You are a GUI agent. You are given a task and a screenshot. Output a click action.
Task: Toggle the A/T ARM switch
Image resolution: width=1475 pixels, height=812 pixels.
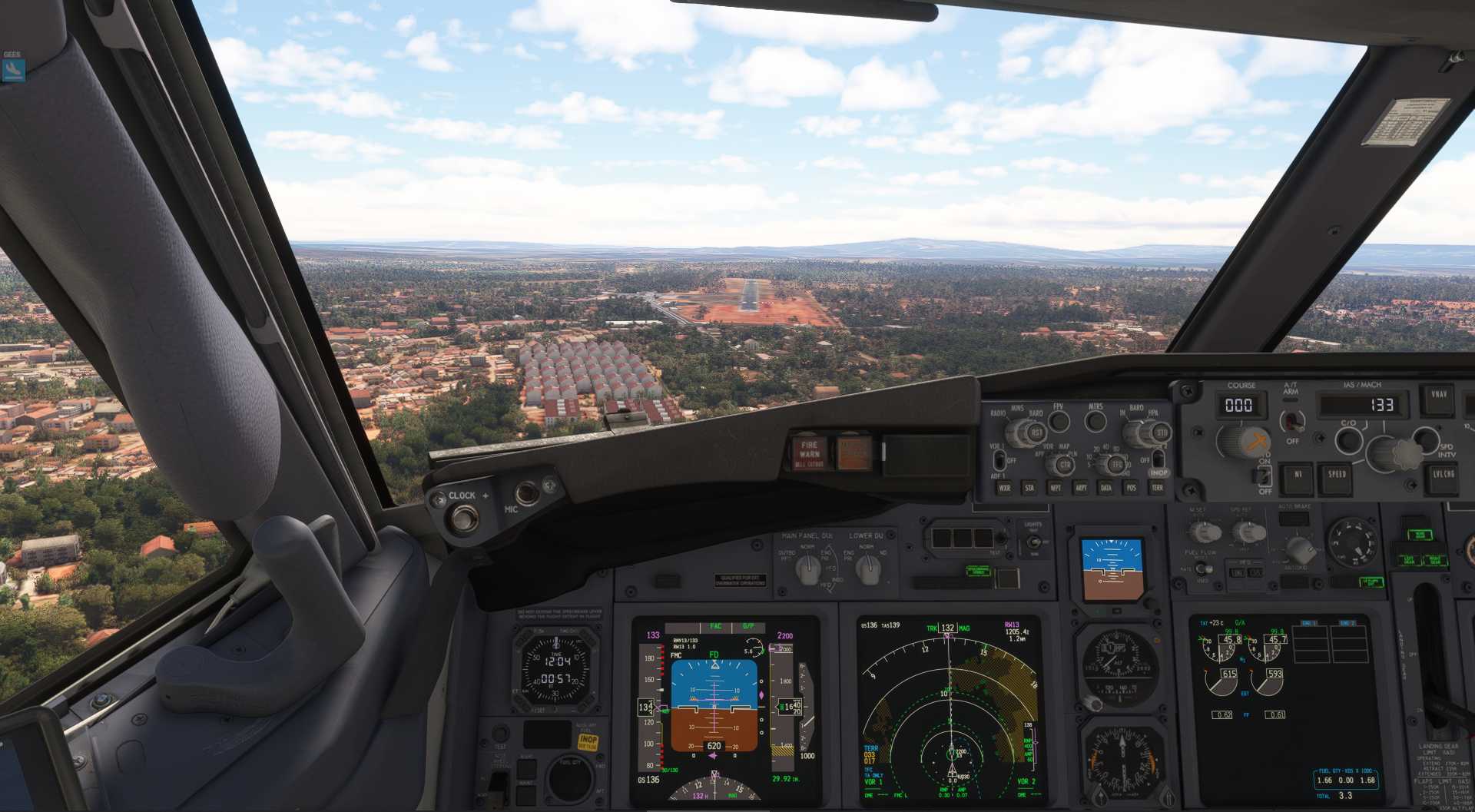coord(1292,421)
